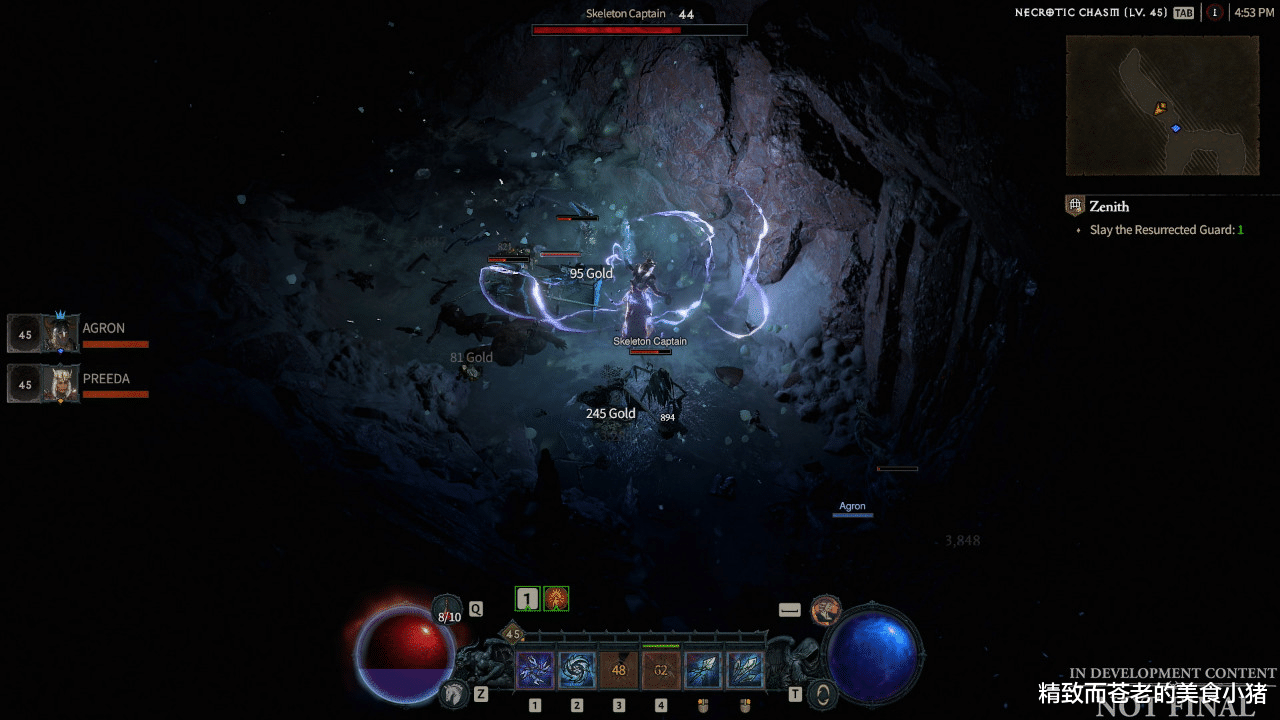Inspect the orange flame buff icon

pyautogui.click(x=556, y=599)
